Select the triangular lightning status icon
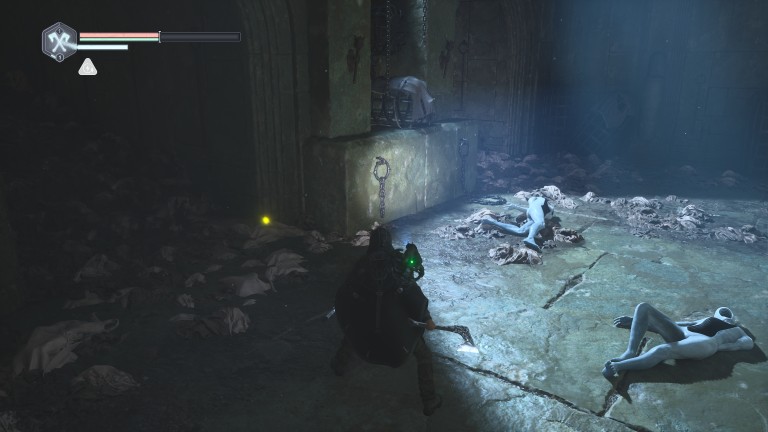 coord(88,67)
